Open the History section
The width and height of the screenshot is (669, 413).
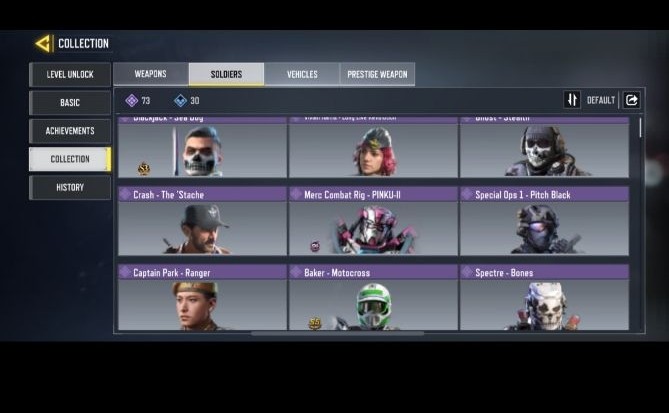(x=70, y=187)
